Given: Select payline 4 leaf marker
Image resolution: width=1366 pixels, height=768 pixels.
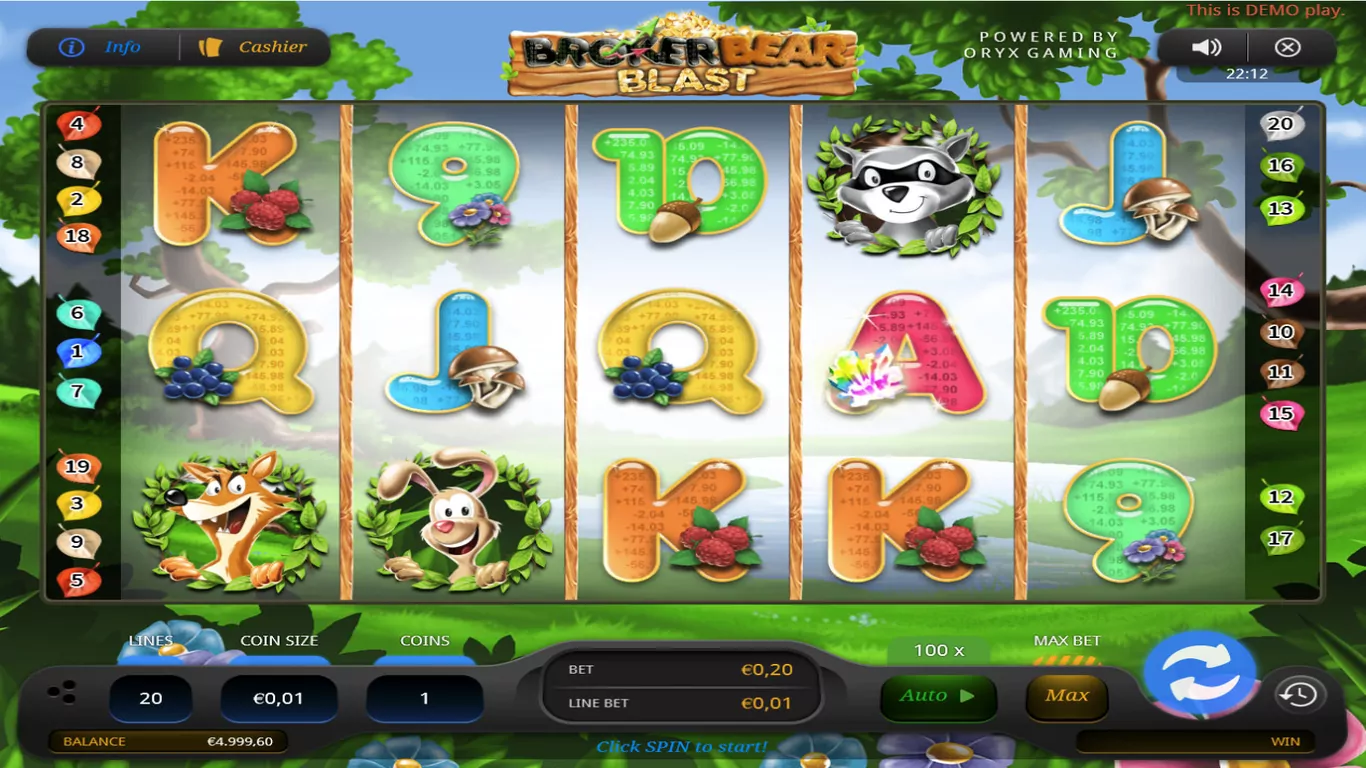Looking at the screenshot, I should click(x=77, y=126).
